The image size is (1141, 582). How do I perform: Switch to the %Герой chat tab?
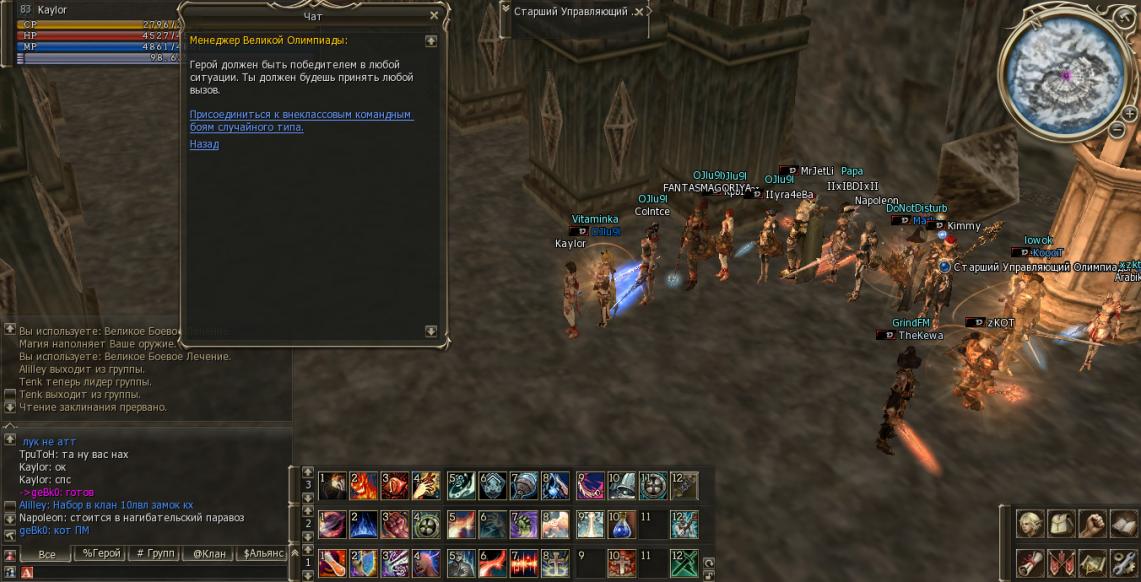(101, 553)
